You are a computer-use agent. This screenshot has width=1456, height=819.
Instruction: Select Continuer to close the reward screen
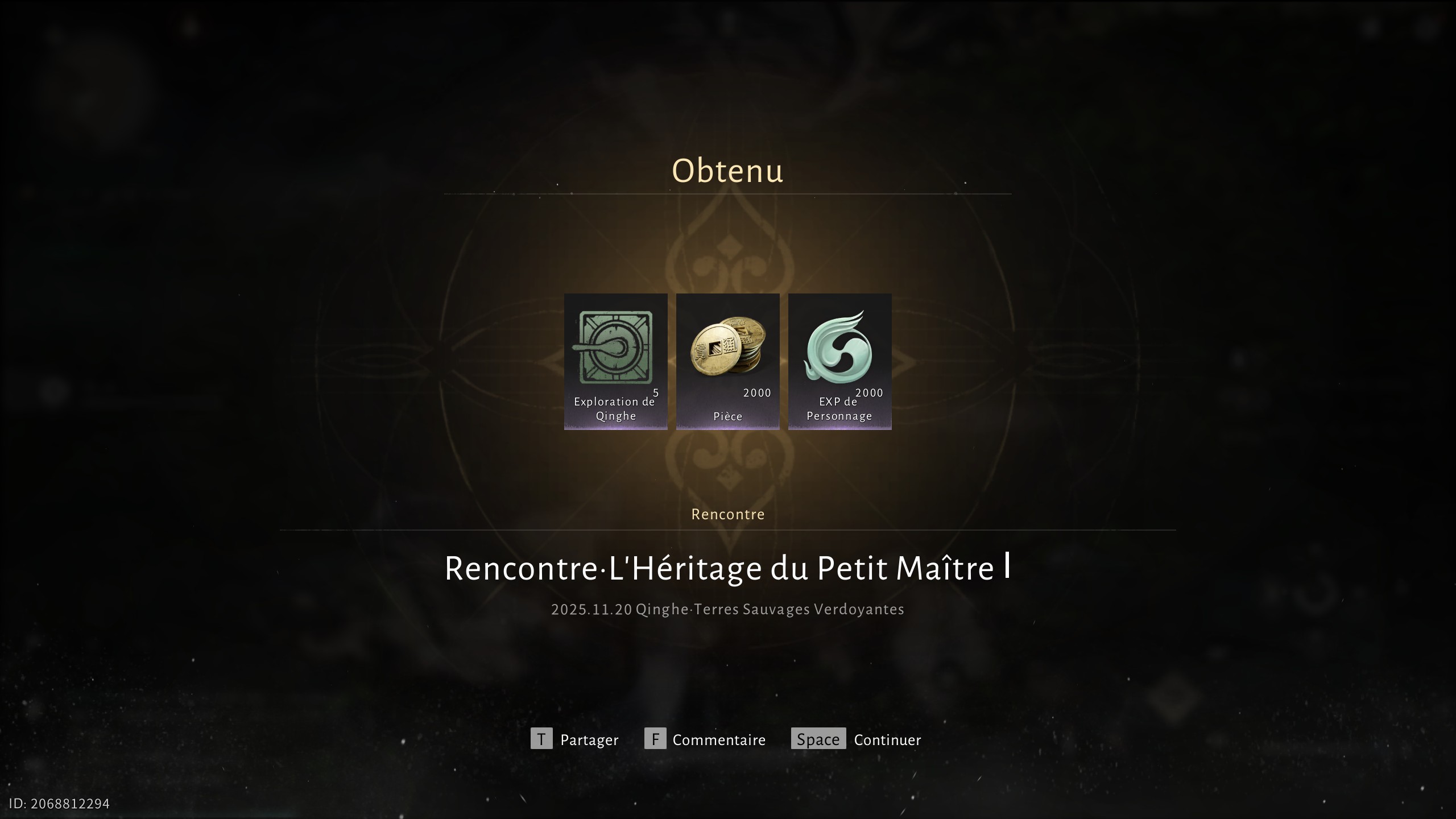(887, 740)
